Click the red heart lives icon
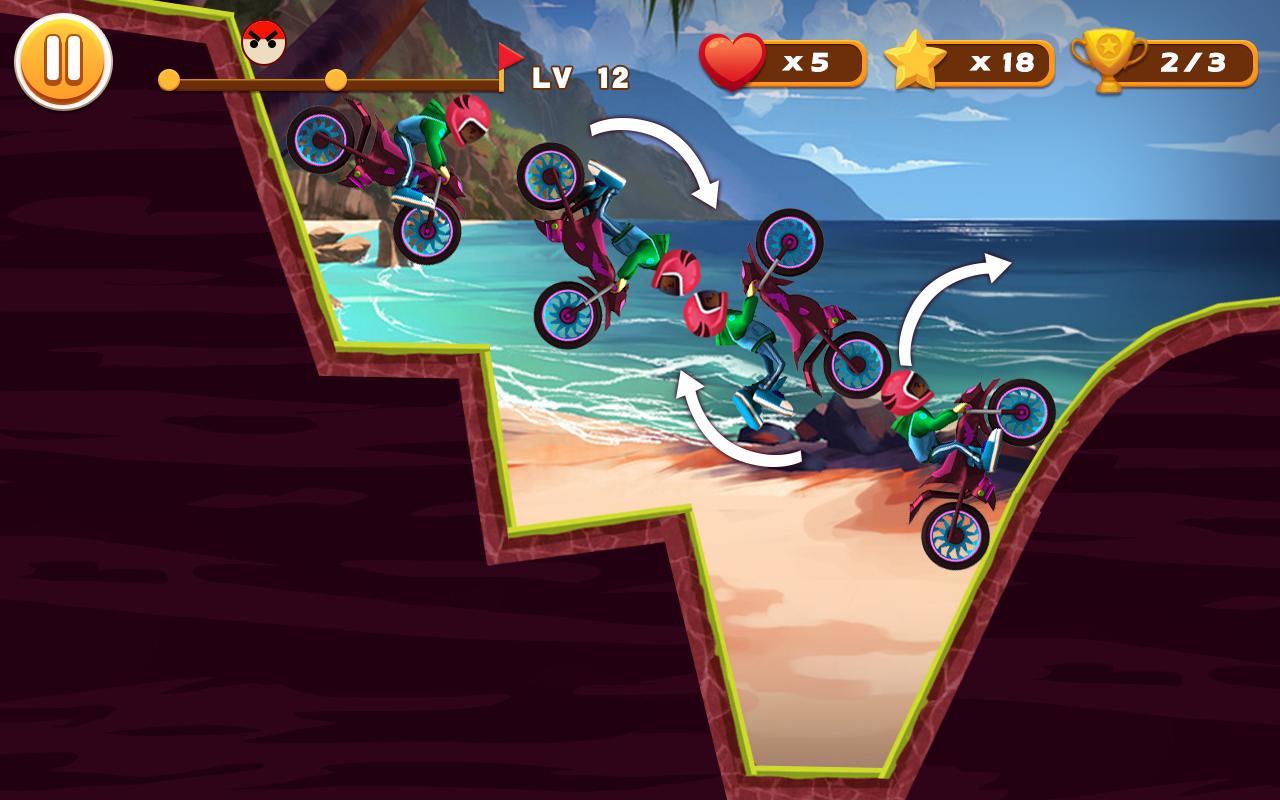 point(730,62)
